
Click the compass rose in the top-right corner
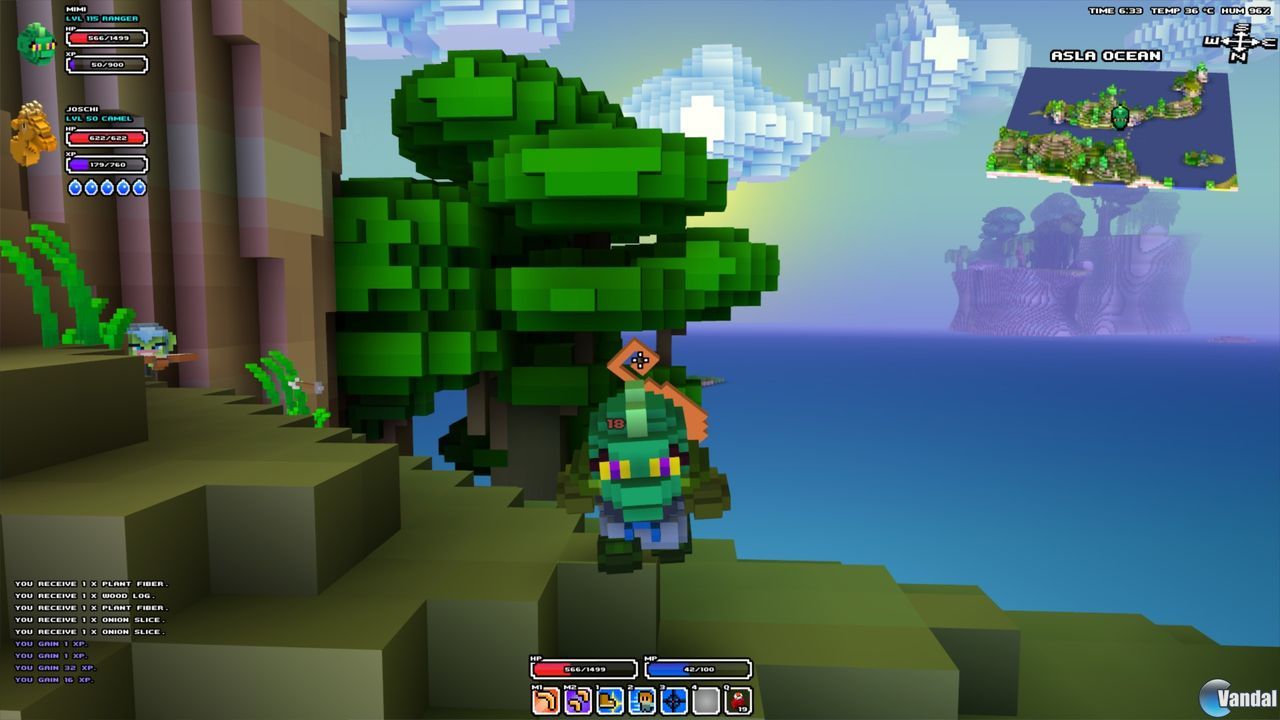[x=1237, y=40]
